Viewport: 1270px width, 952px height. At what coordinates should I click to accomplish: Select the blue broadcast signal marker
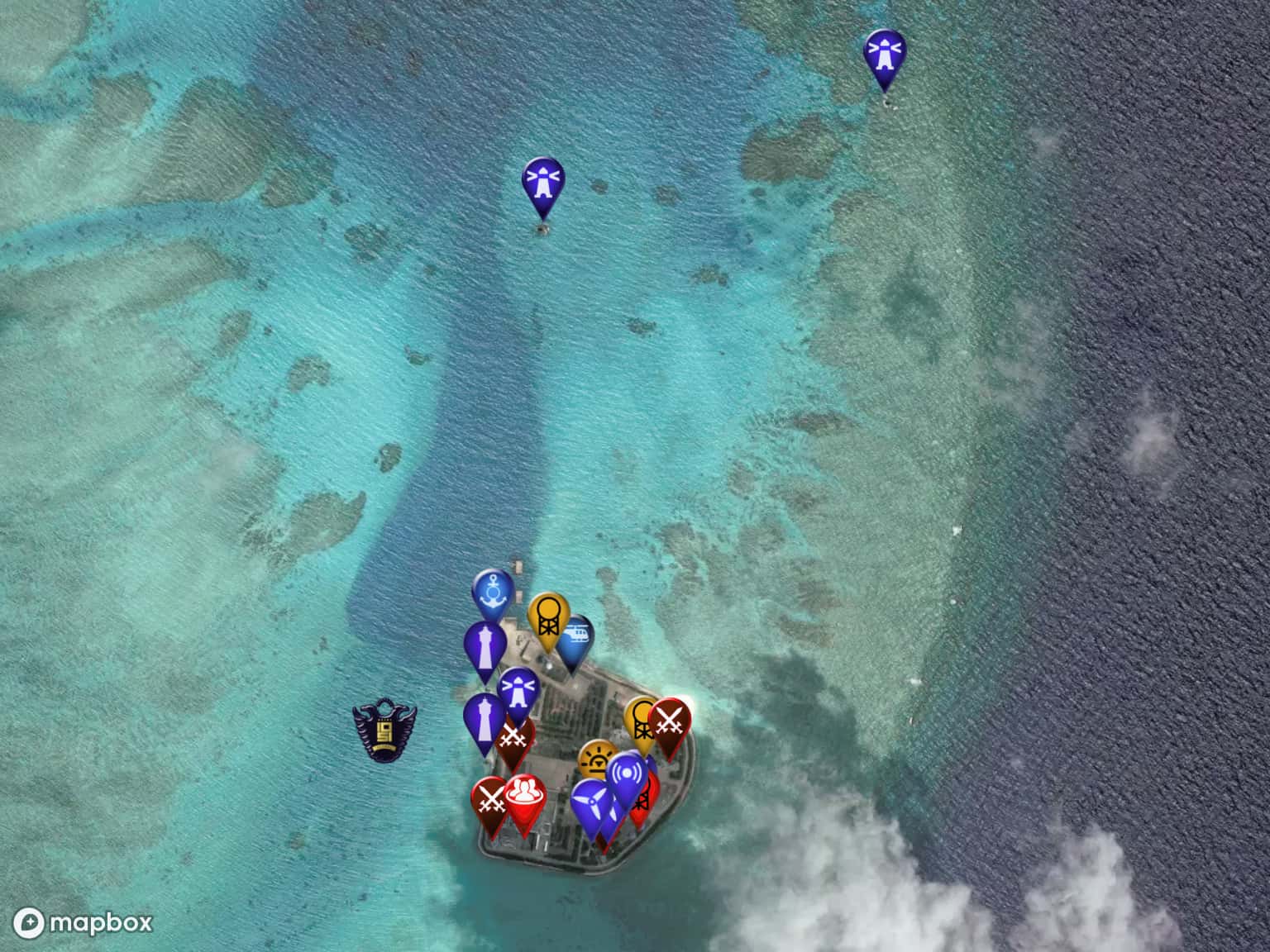626,775
